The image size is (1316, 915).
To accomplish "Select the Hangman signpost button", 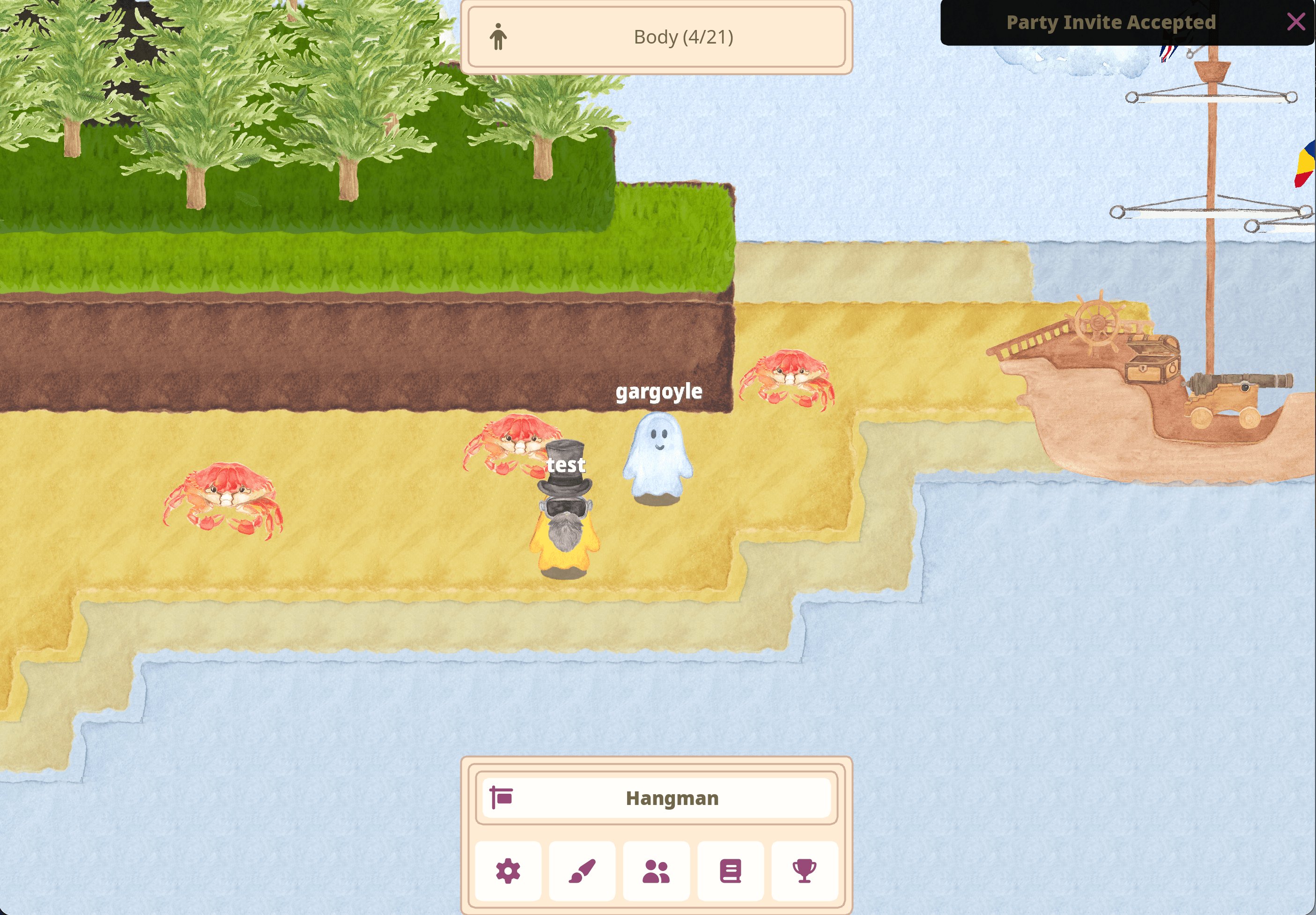I will [656, 797].
